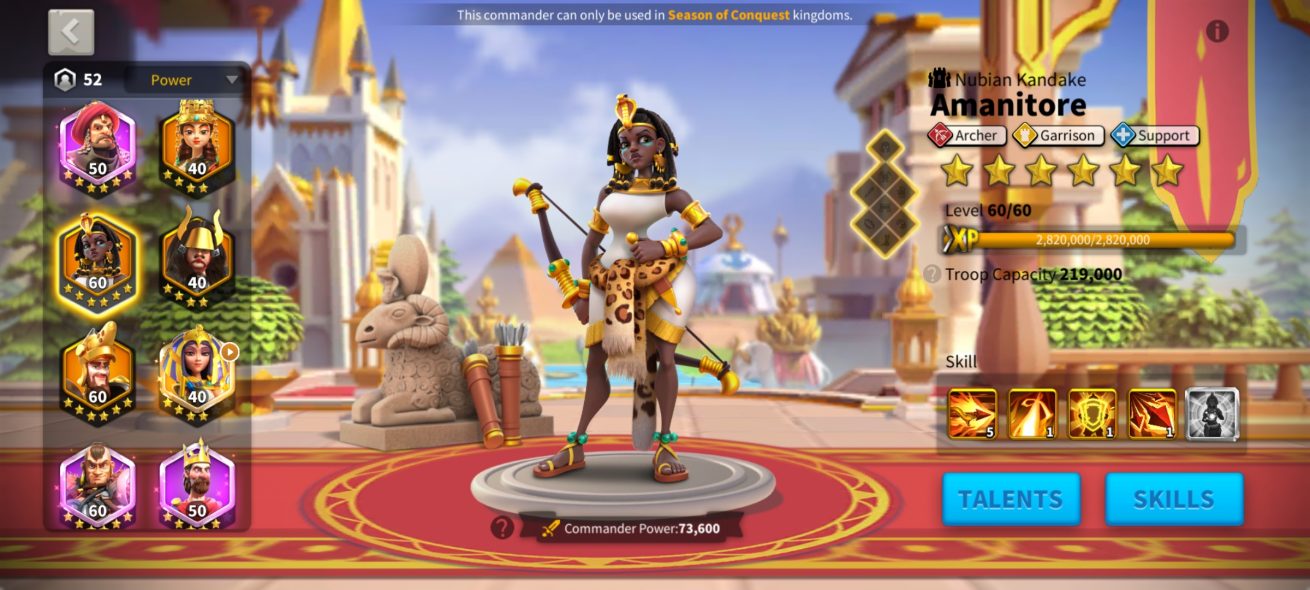Select the red-turbaned commander portrait
Image resolution: width=1310 pixels, height=590 pixels.
click(x=97, y=142)
